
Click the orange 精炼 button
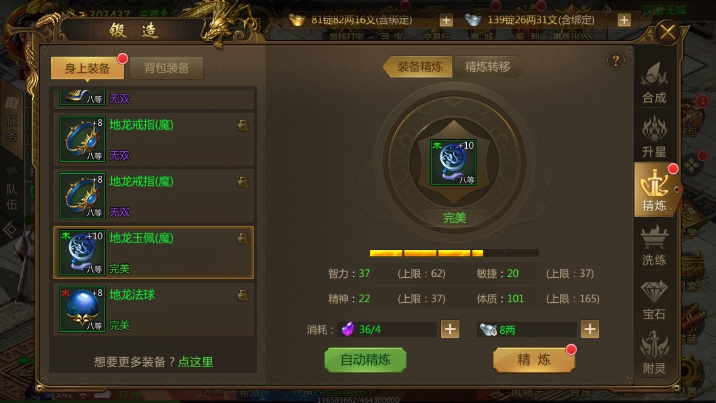pyautogui.click(x=533, y=360)
